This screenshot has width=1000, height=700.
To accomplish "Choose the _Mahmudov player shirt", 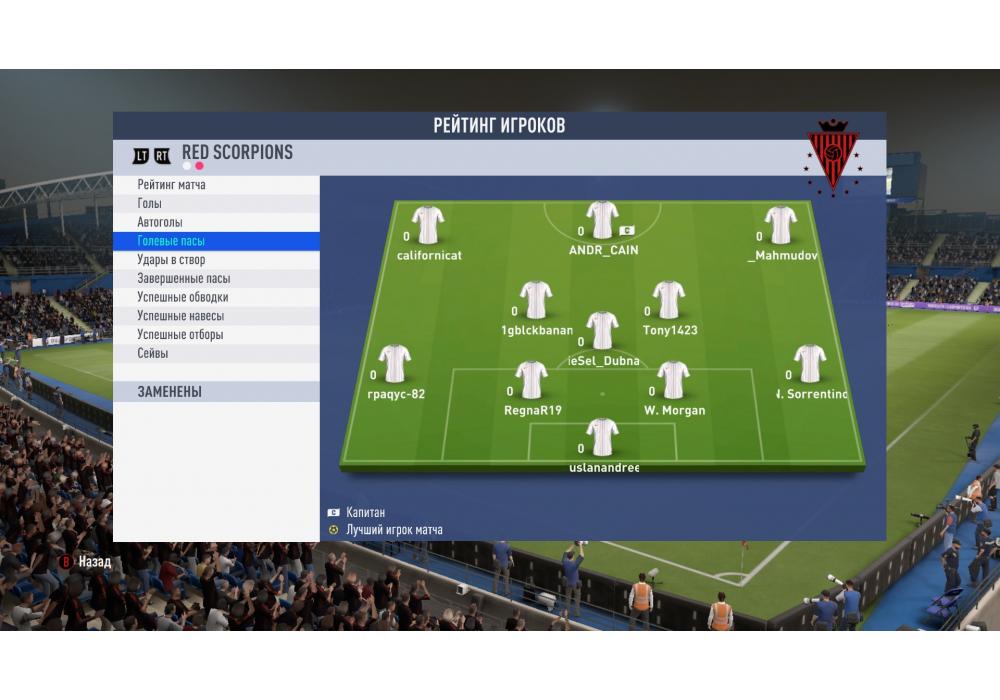I will (x=780, y=225).
